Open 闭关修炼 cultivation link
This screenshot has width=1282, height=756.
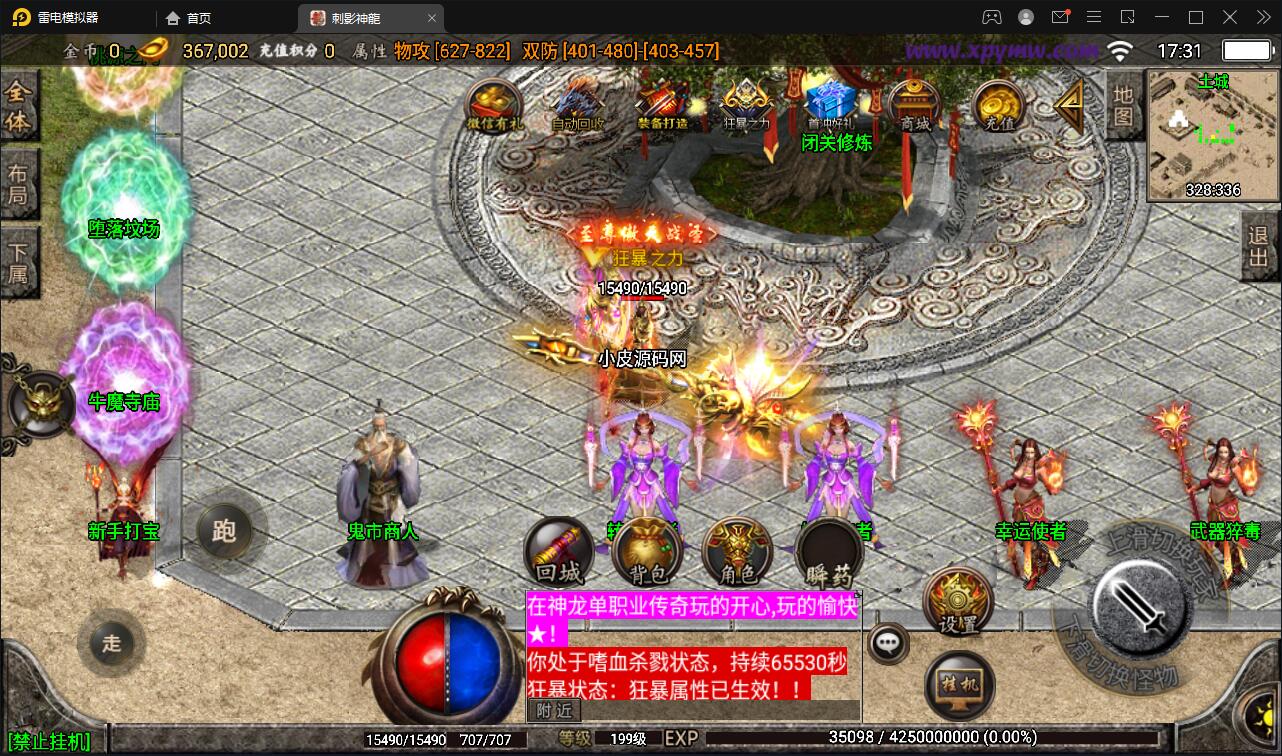(x=836, y=143)
